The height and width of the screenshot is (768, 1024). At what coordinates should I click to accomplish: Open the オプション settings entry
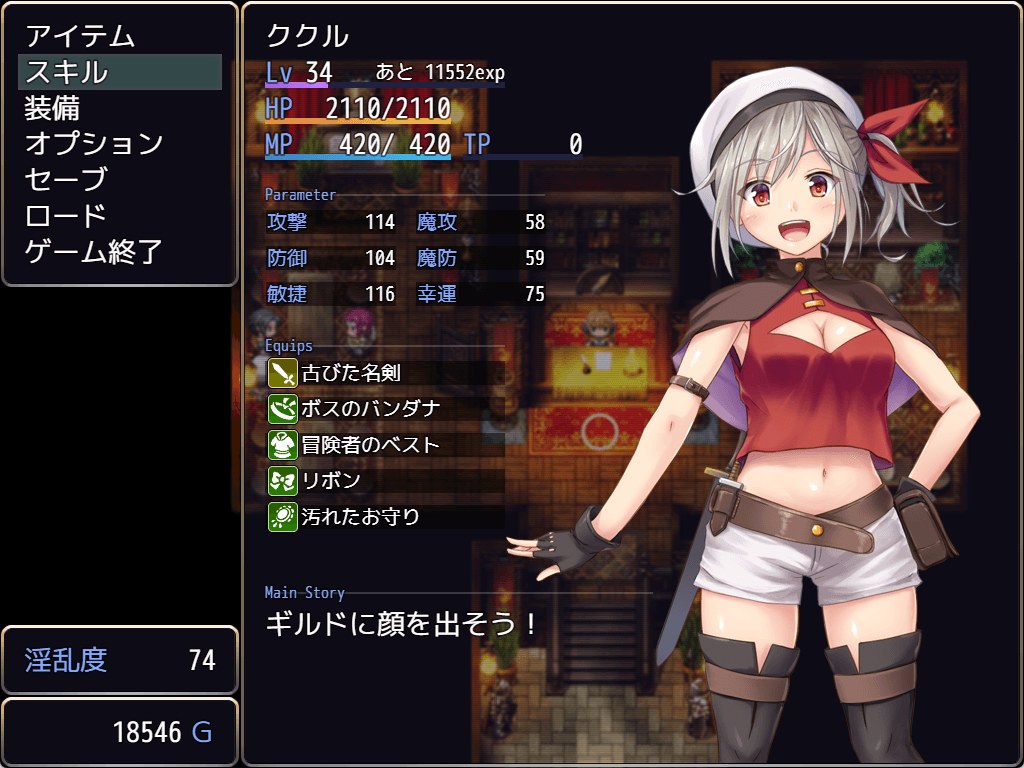tap(94, 144)
